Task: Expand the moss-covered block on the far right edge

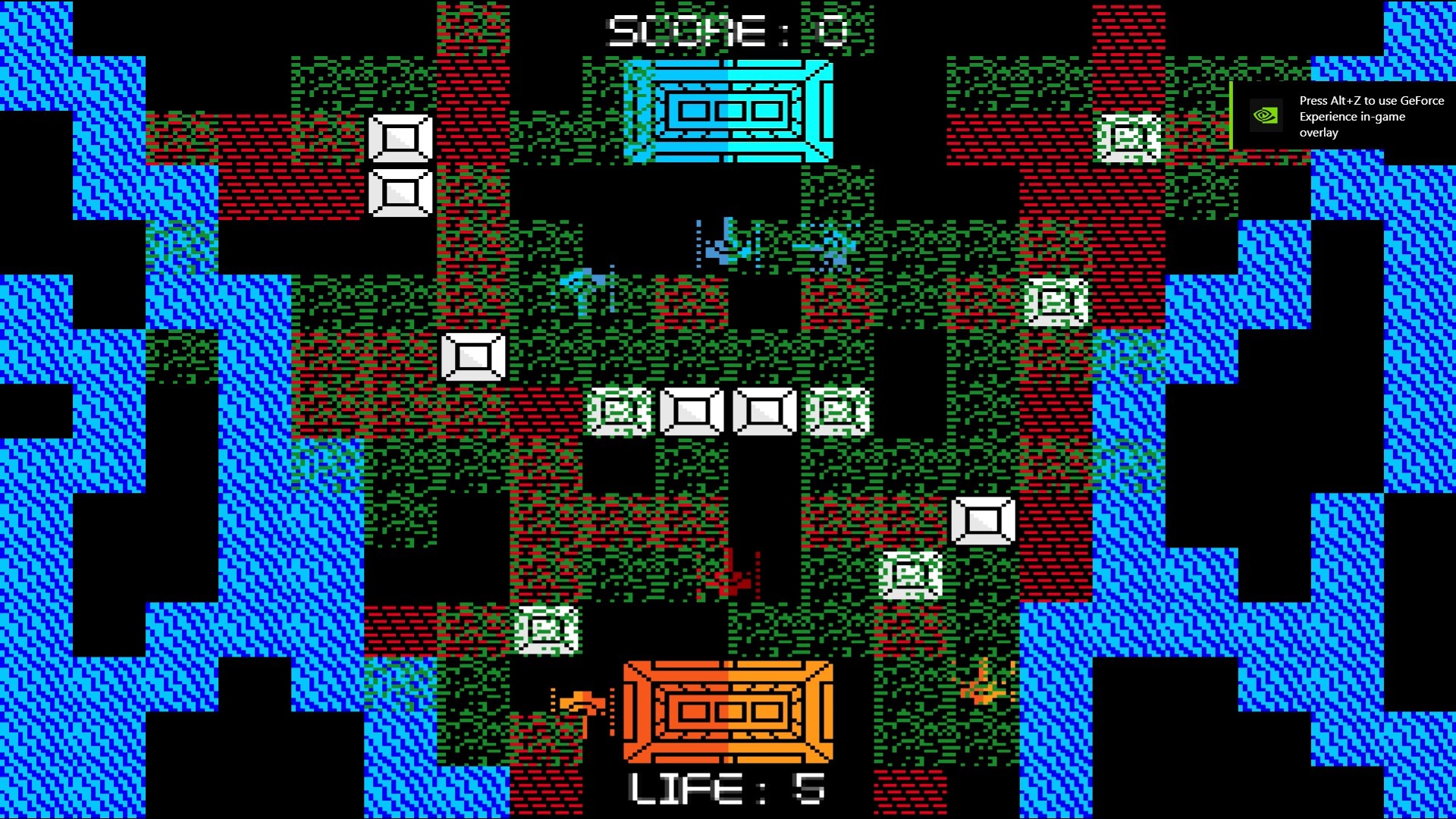Action: point(1127,138)
